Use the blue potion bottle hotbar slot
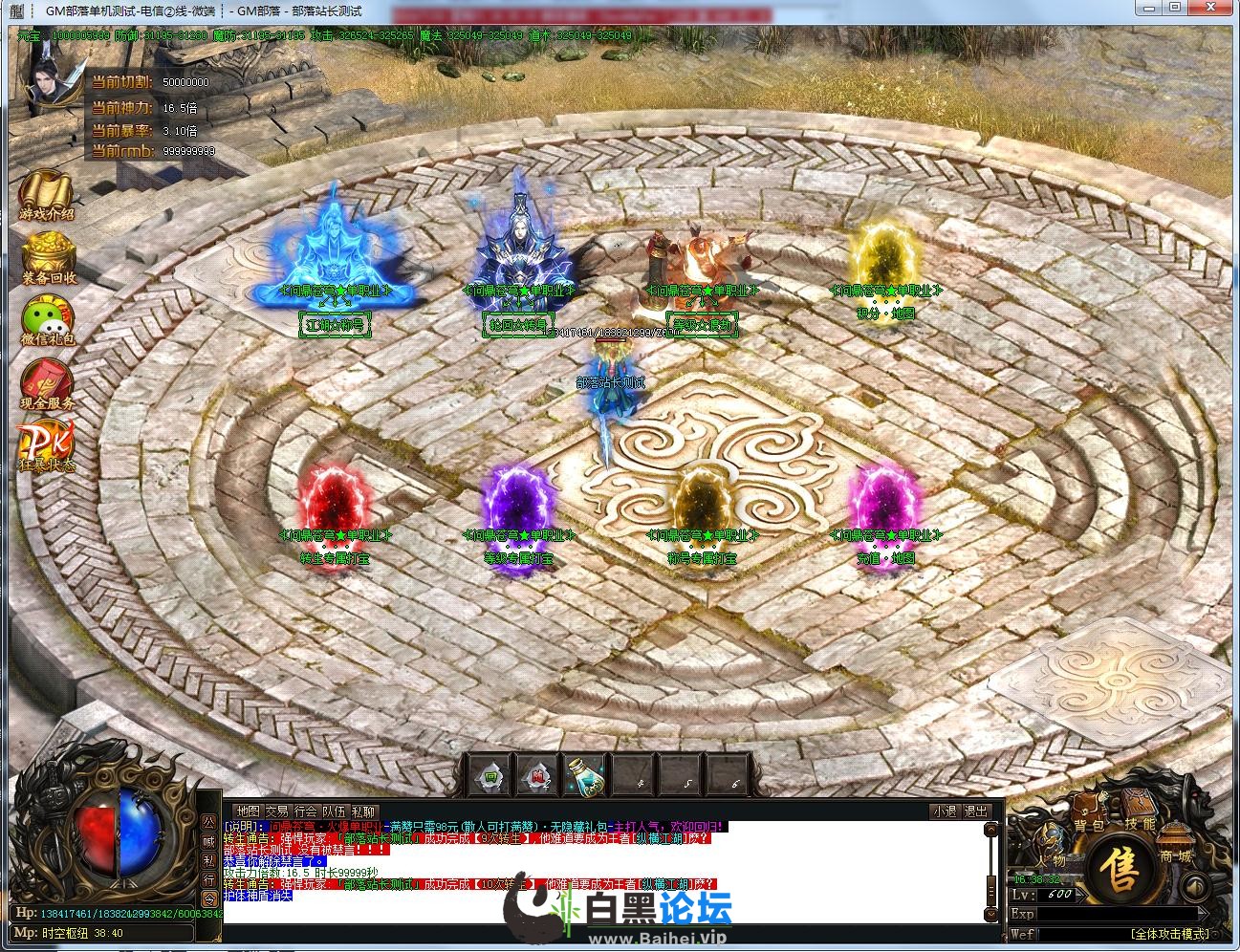The width and height of the screenshot is (1240, 952). coord(583,776)
